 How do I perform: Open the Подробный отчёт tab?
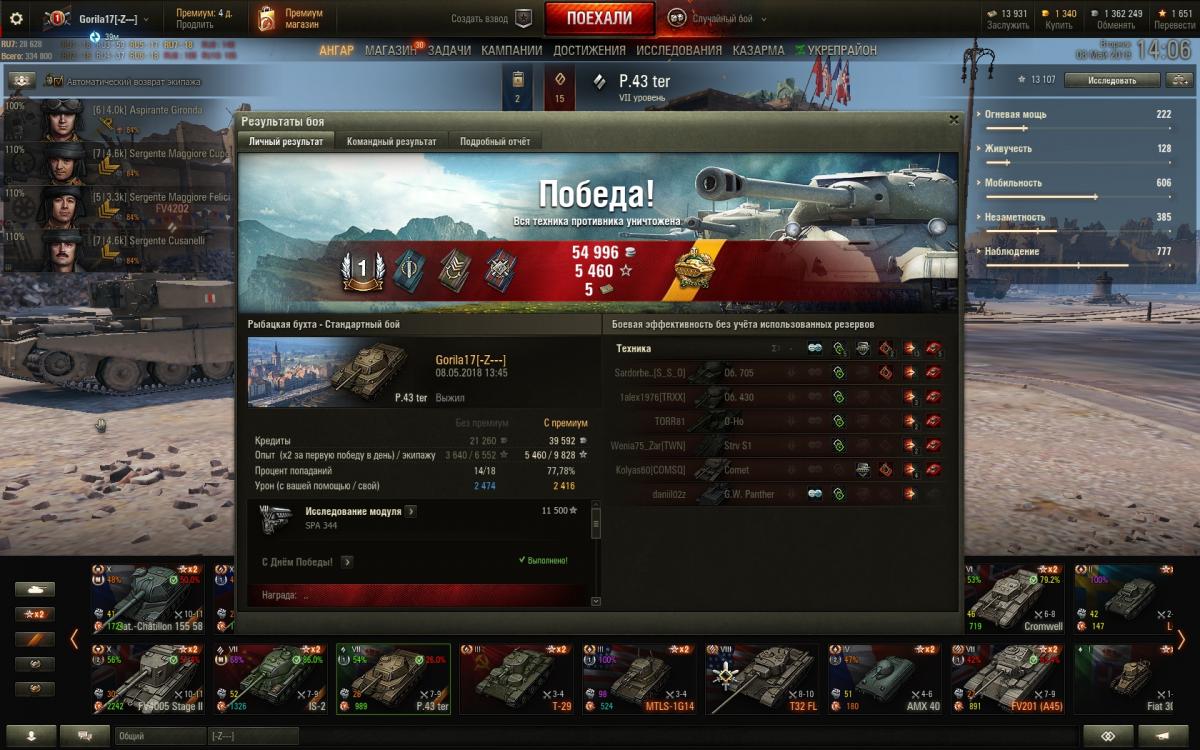[494, 142]
